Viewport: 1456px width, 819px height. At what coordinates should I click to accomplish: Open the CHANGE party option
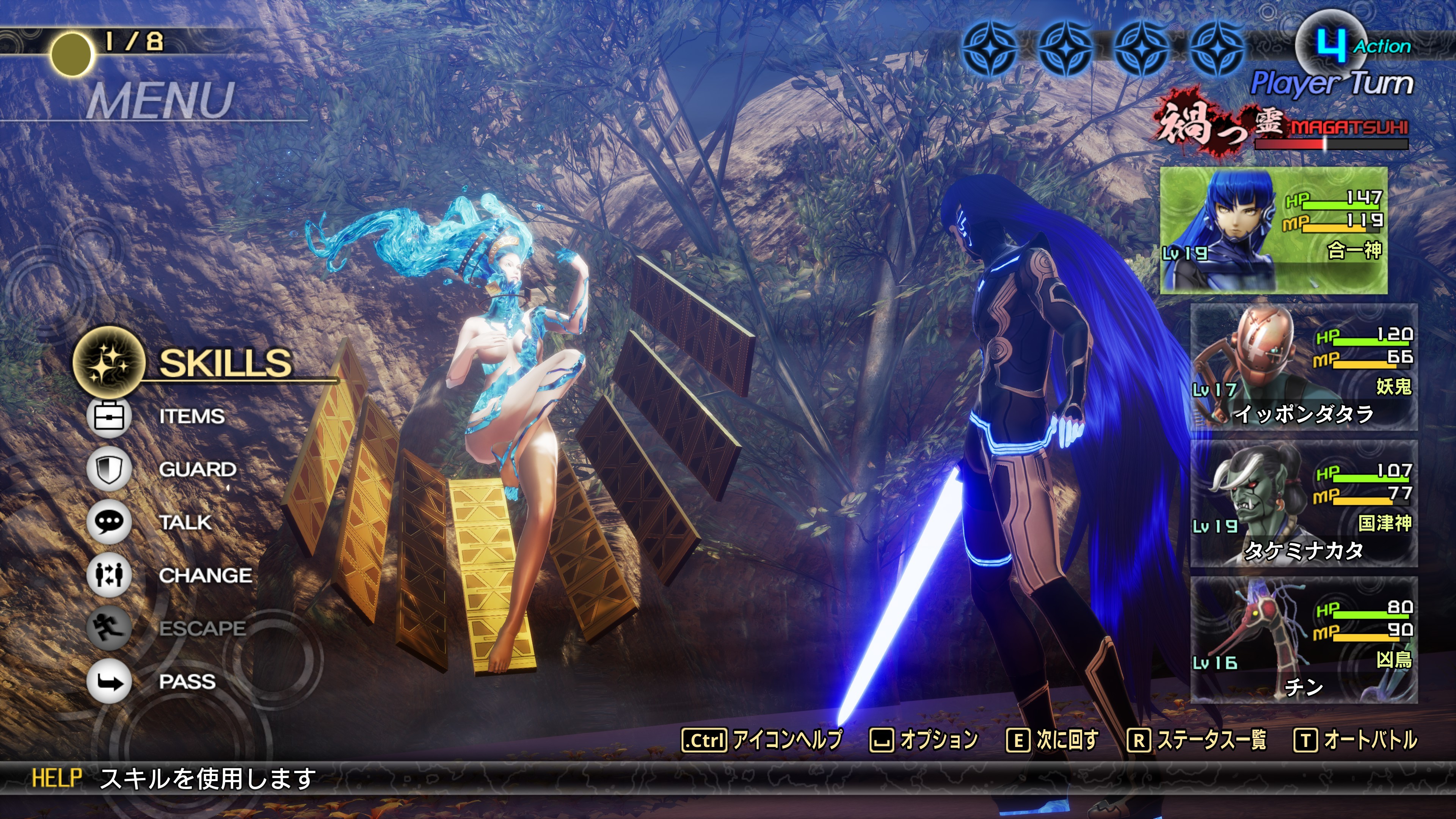tap(205, 576)
